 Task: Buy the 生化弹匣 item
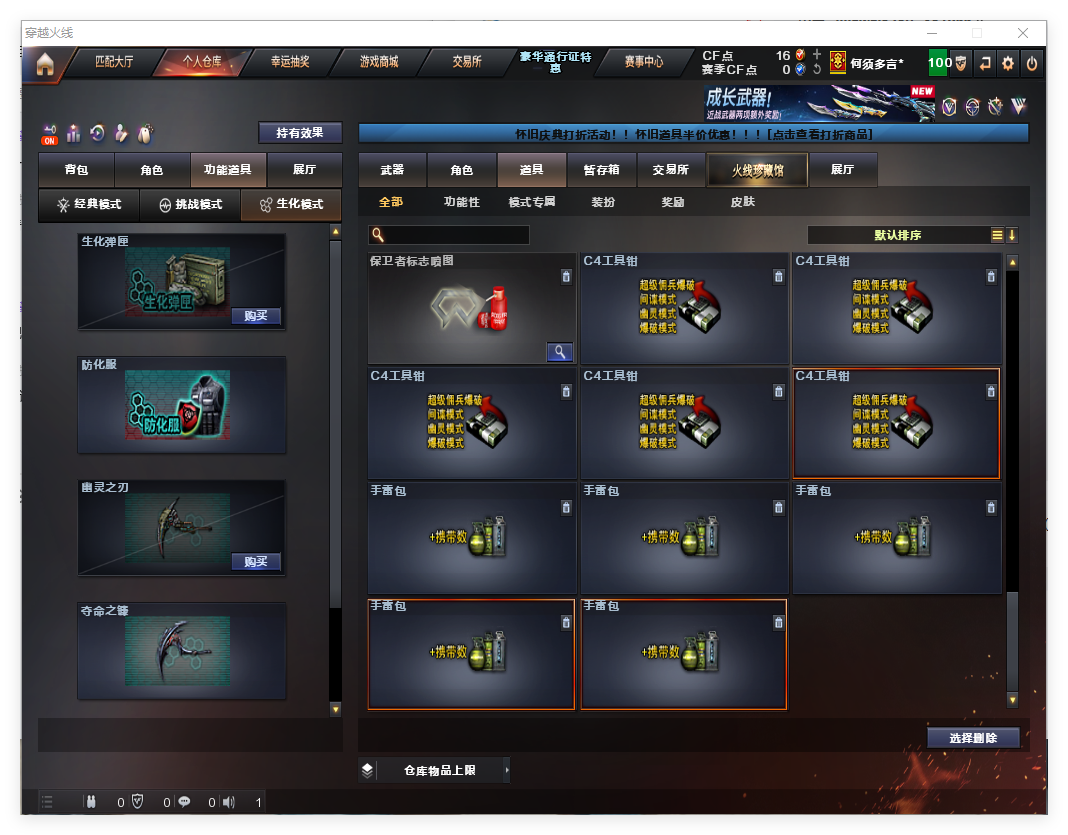pos(256,316)
